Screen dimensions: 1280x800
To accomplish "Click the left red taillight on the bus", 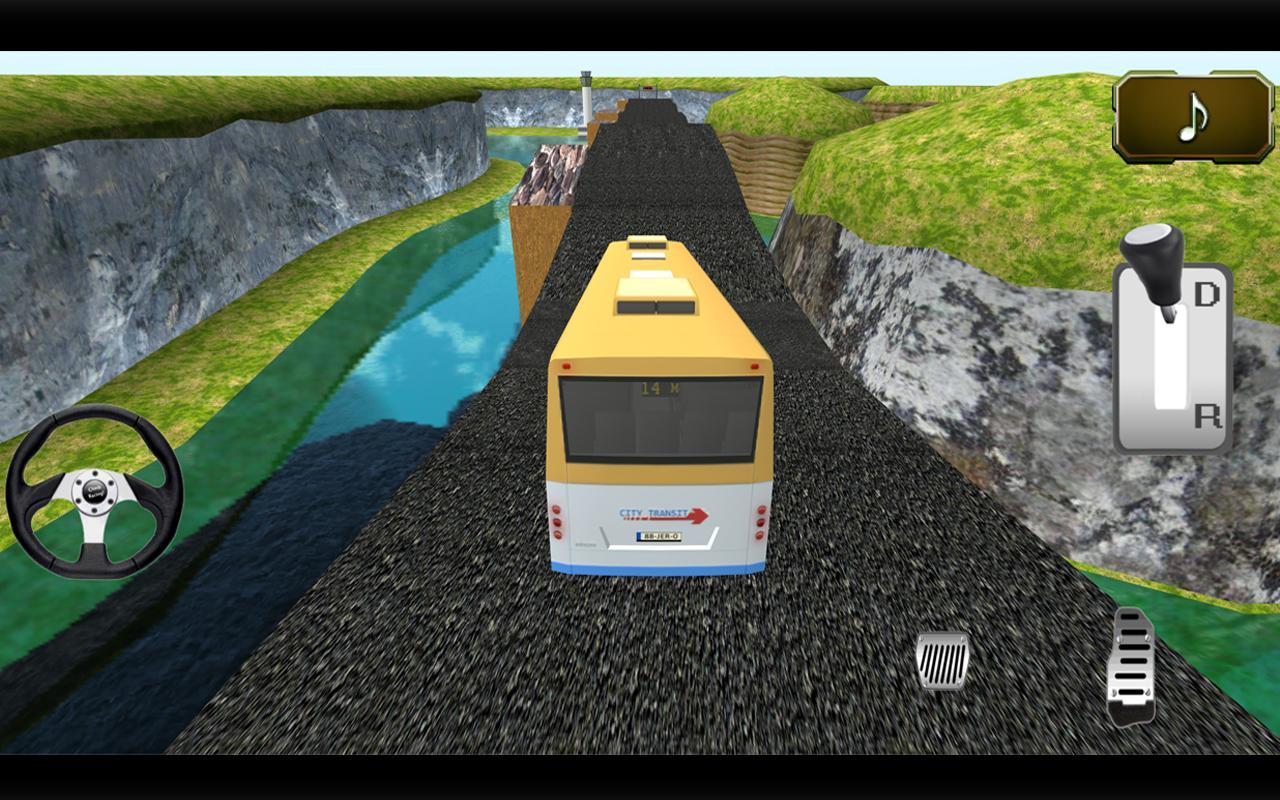I will [x=556, y=520].
